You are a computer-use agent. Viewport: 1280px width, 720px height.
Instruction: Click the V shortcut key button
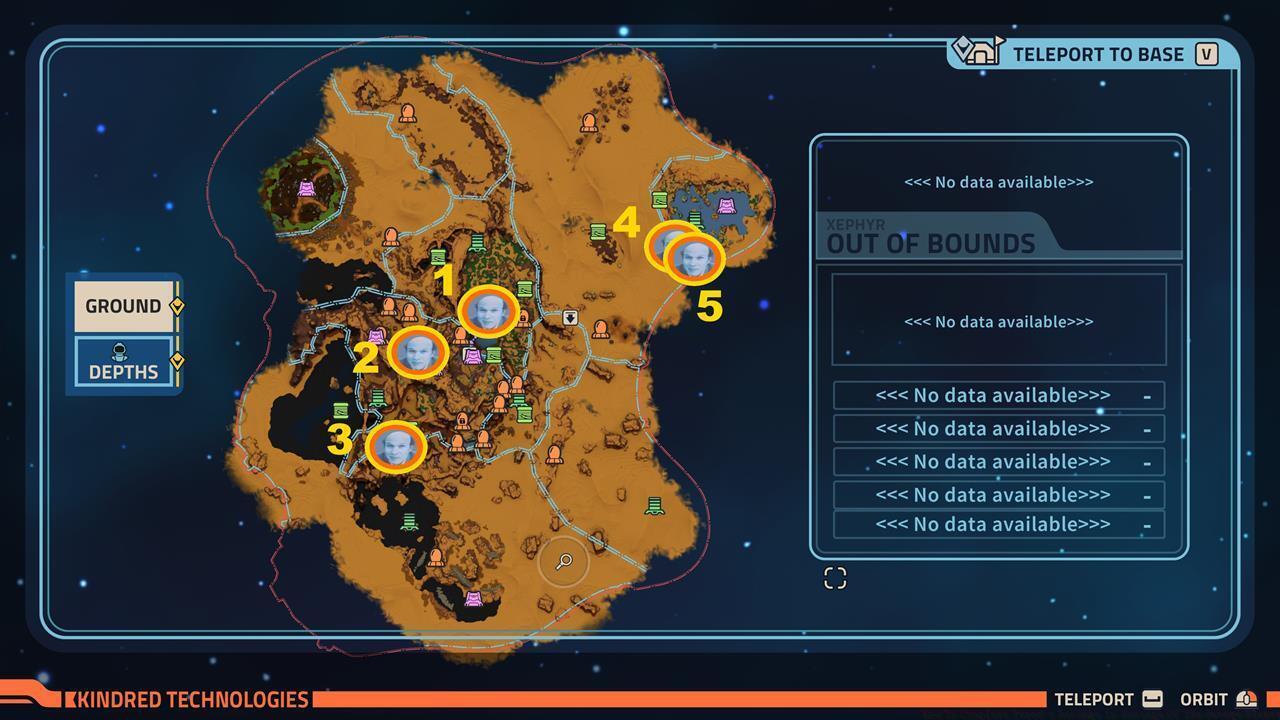pos(1205,55)
